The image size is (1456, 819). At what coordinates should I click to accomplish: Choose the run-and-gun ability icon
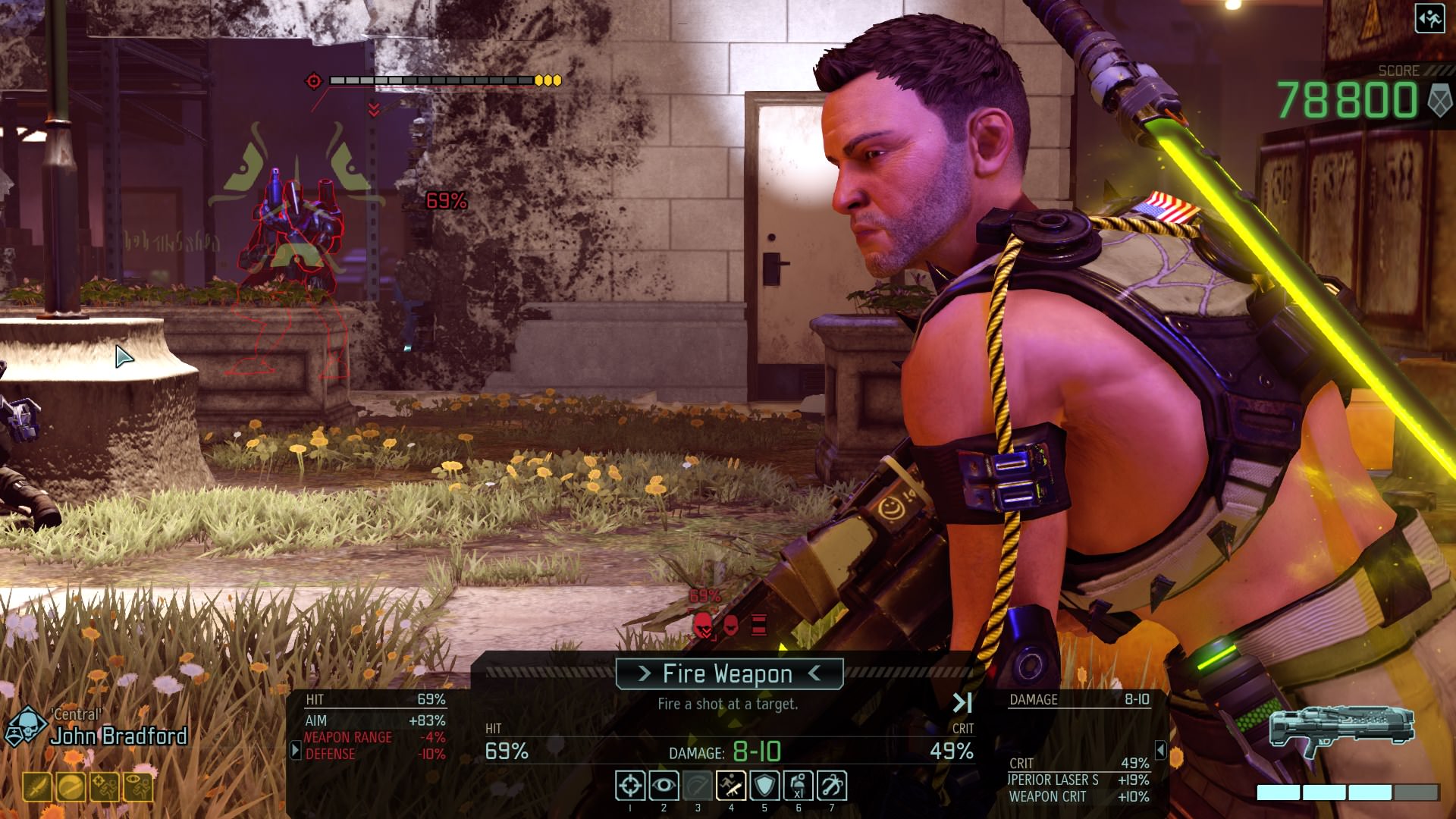click(x=731, y=786)
